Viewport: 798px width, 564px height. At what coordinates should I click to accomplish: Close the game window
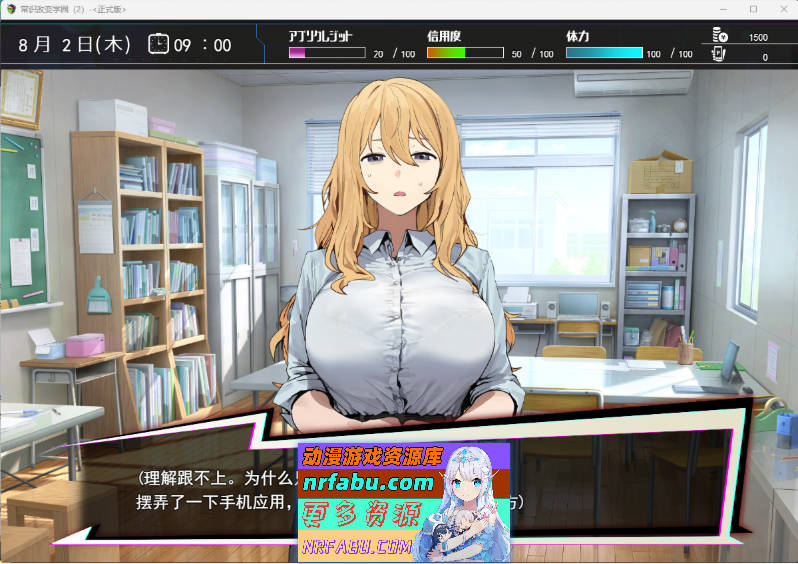[x=781, y=9]
